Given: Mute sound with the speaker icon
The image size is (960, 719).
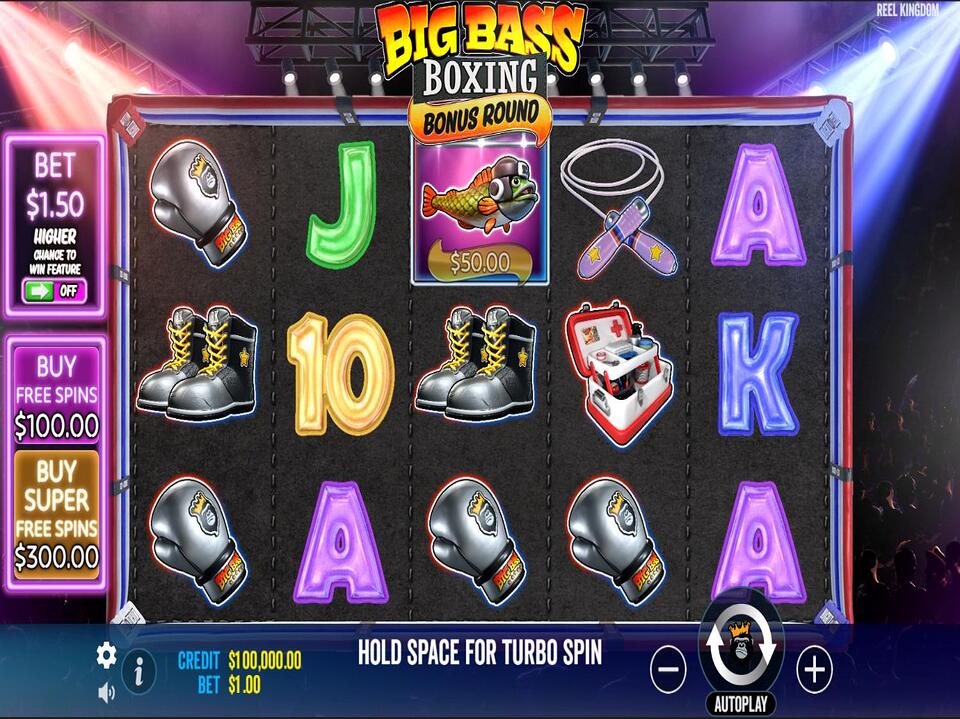Looking at the screenshot, I should [x=106, y=691].
